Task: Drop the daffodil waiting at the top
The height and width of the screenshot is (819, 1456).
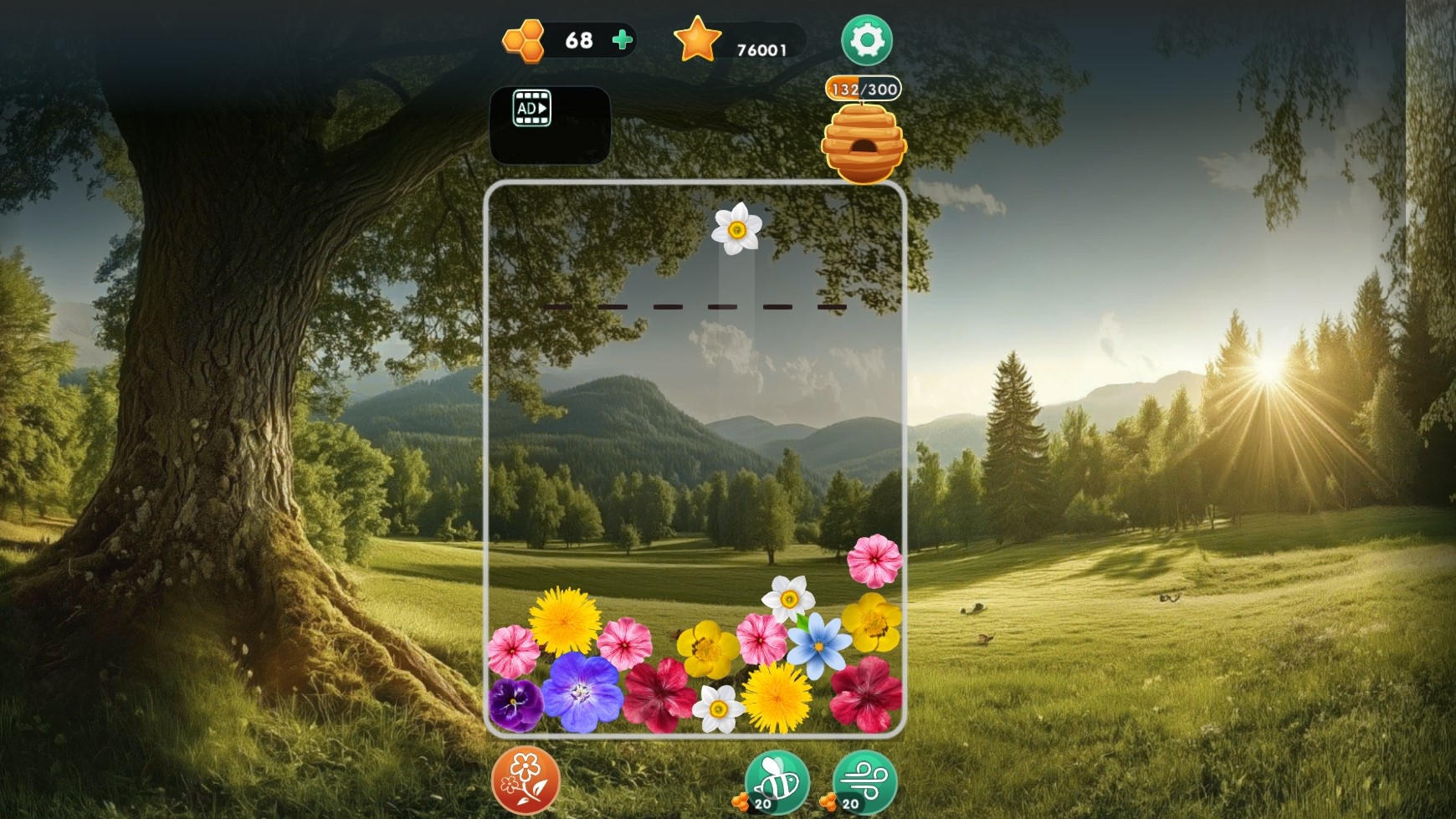Action: tap(737, 229)
